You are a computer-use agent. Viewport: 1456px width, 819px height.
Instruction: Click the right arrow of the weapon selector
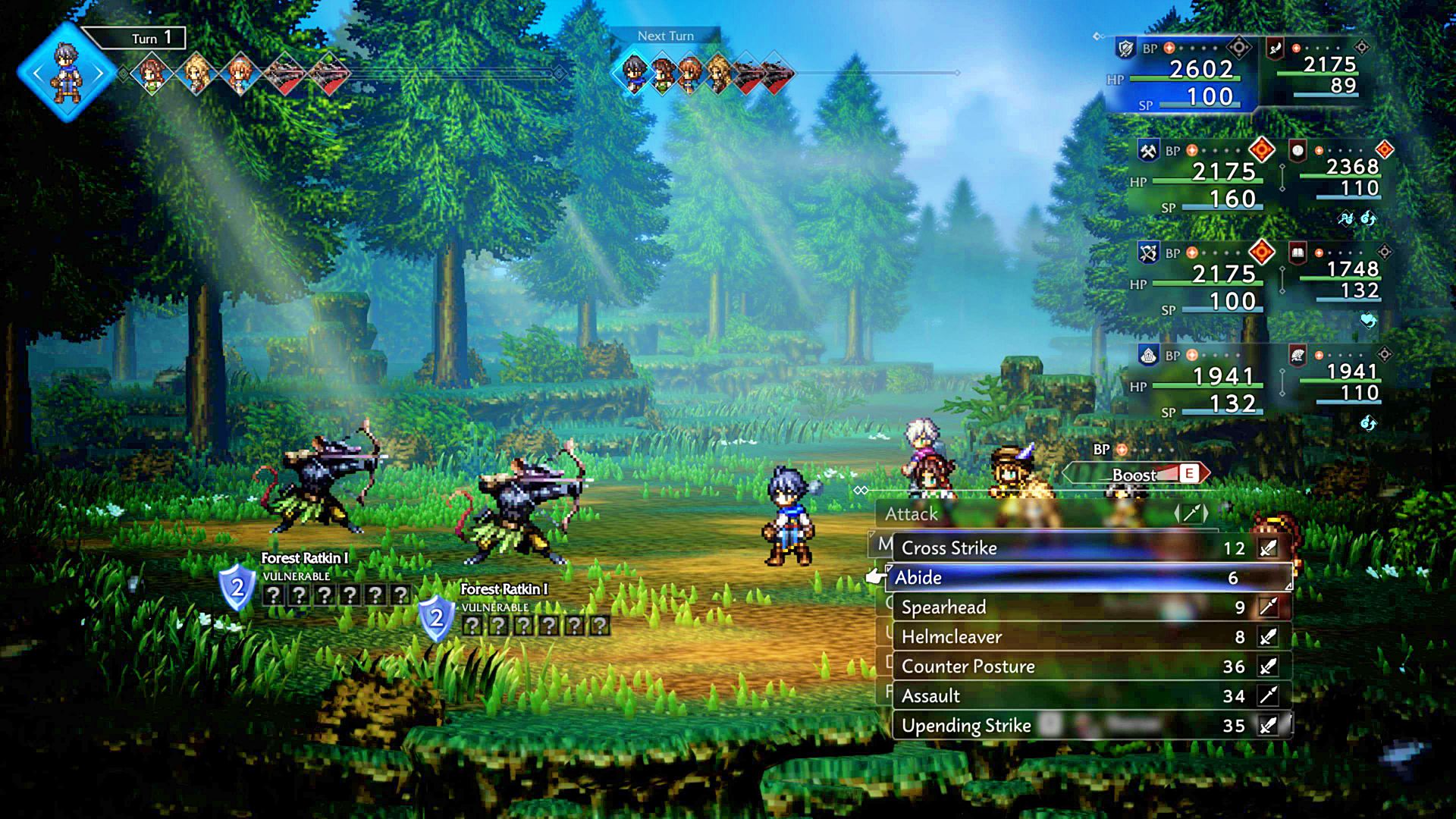click(1206, 513)
